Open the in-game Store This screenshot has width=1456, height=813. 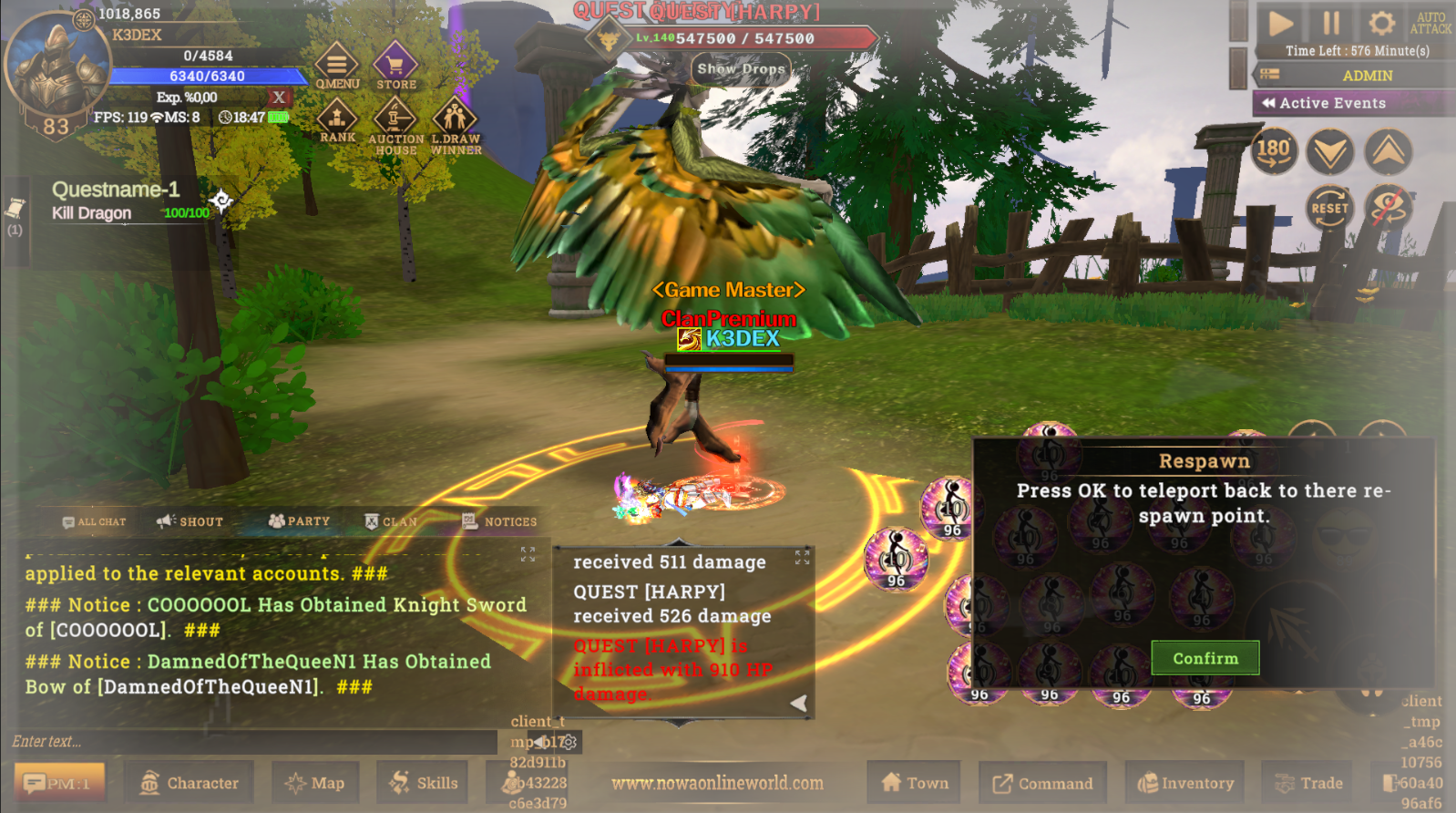394,66
